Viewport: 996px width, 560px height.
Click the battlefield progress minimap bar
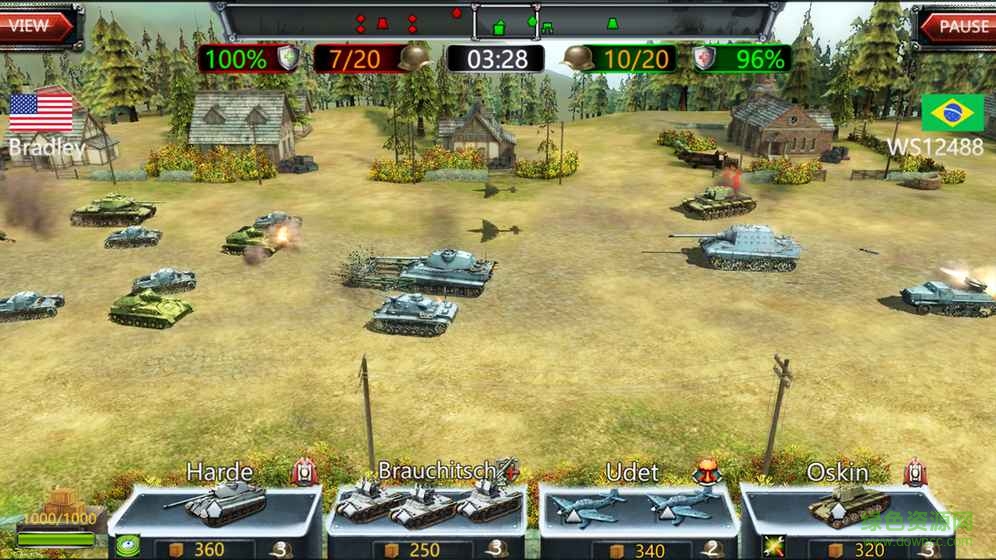pyautogui.click(x=496, y=20)
